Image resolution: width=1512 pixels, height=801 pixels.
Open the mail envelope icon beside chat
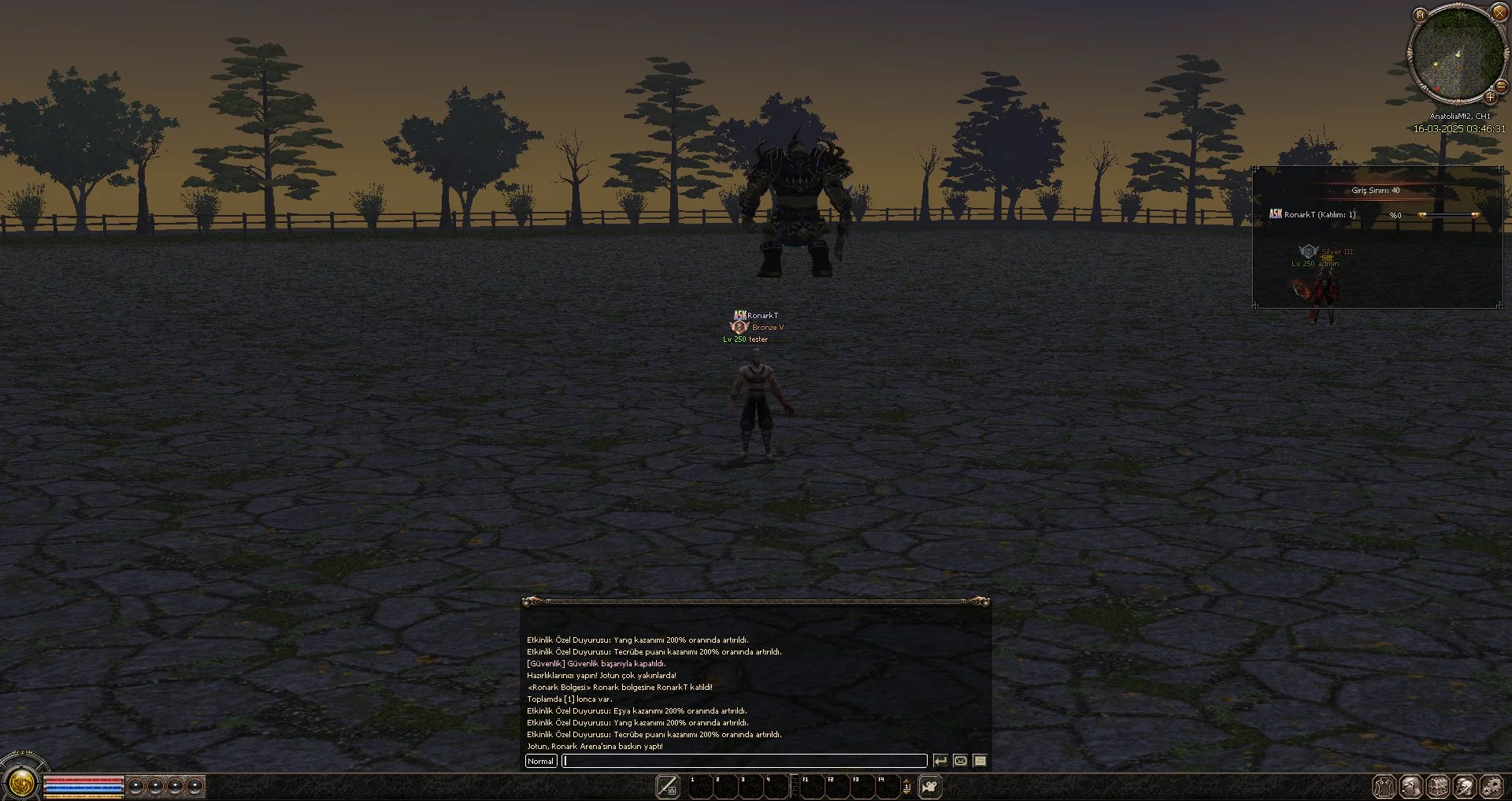coord(960,761)
